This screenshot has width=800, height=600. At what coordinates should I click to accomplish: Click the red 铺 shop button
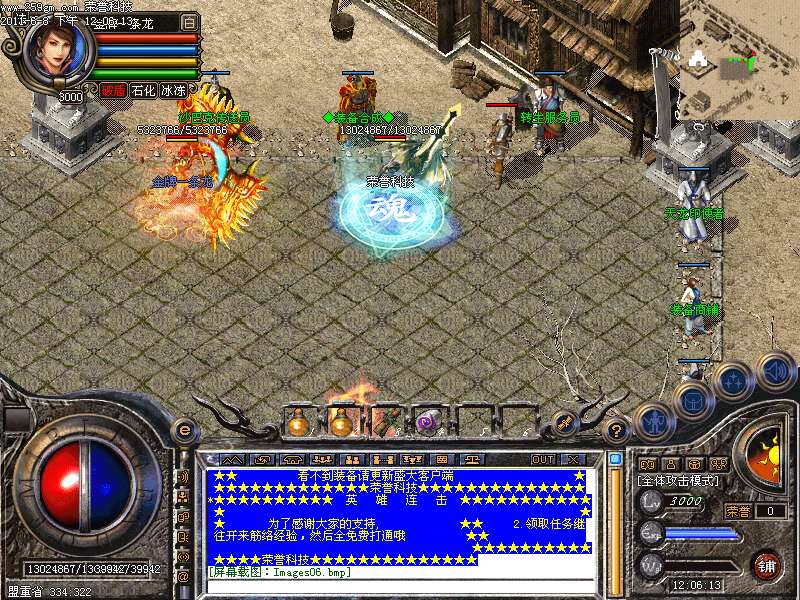pos(767,565)
